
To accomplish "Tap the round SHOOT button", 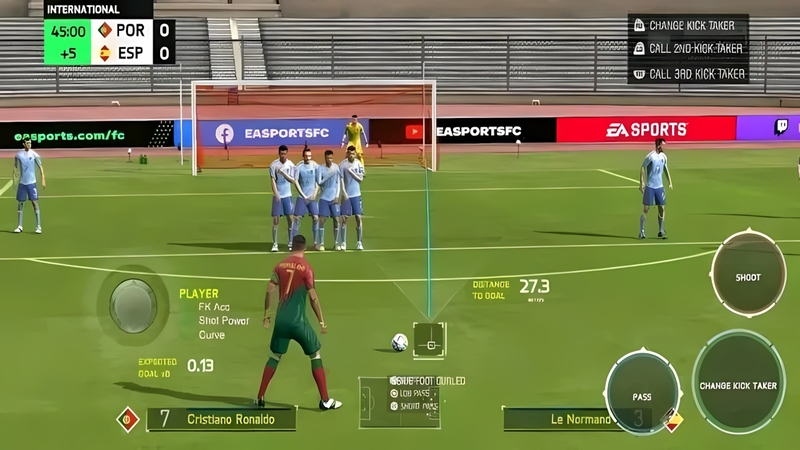I will (748, 275).
